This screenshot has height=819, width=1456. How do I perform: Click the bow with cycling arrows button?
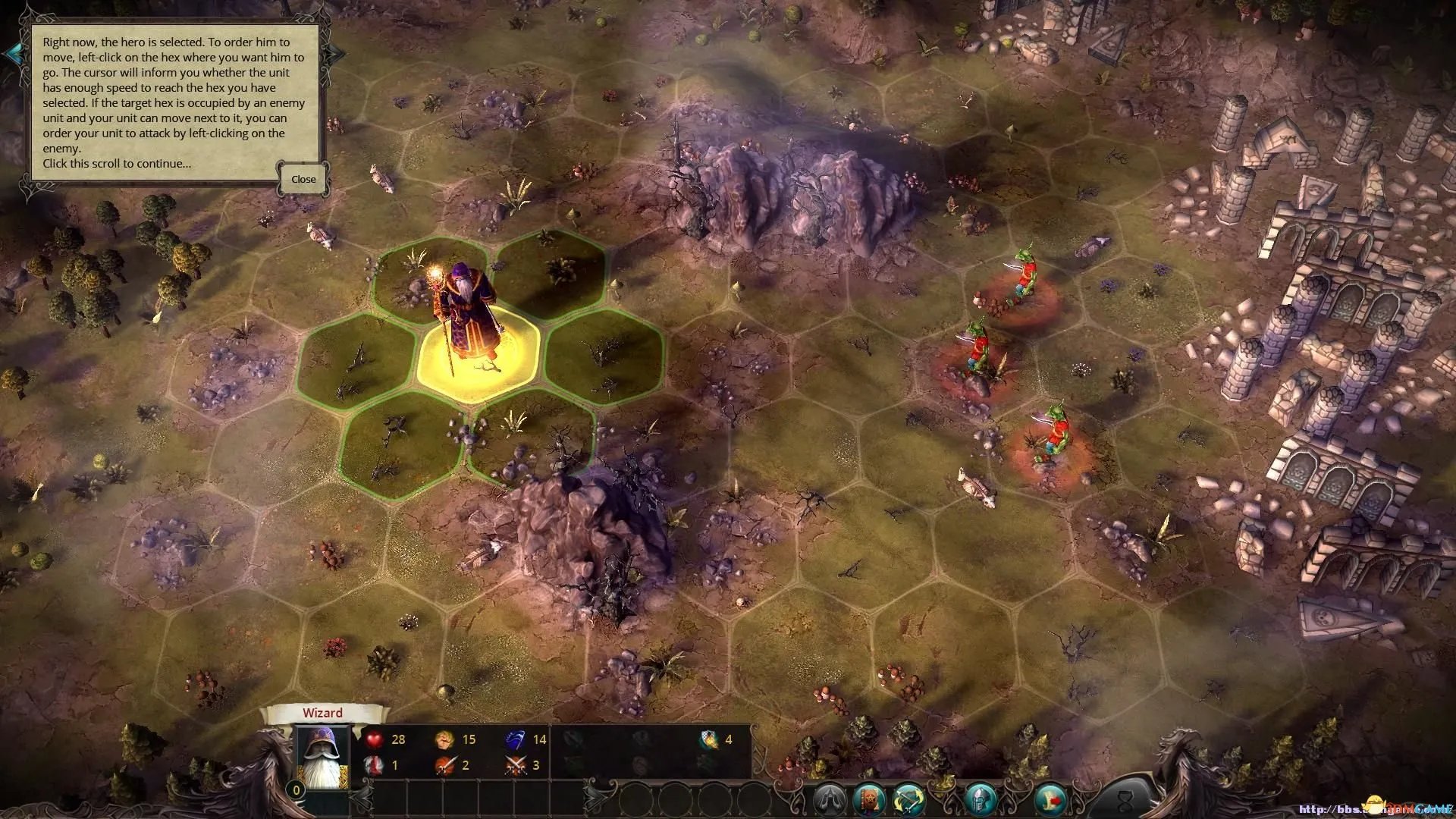(x=911, y=799)
